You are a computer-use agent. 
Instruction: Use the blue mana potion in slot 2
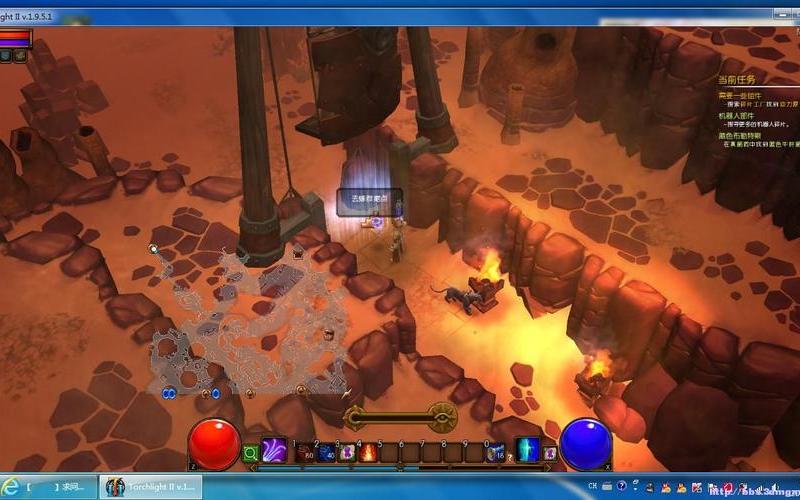[x=326, y=453]
